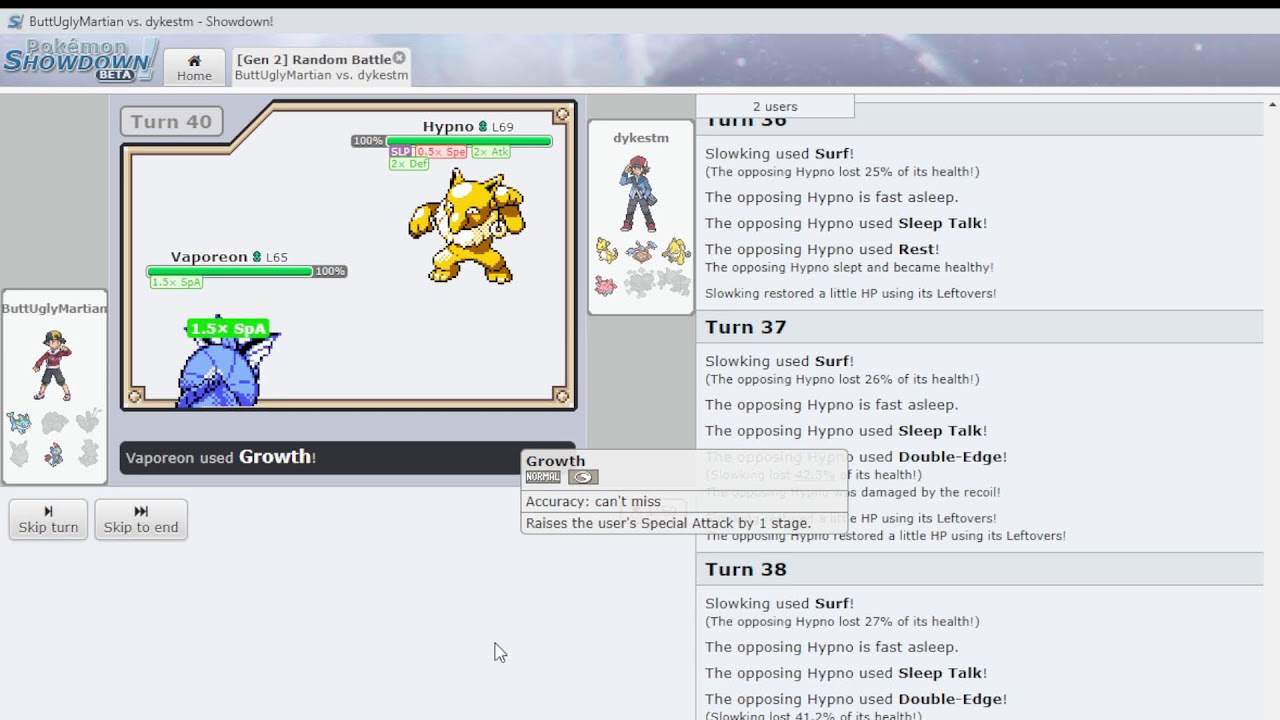Go to the Home tab

click(194, 67)
